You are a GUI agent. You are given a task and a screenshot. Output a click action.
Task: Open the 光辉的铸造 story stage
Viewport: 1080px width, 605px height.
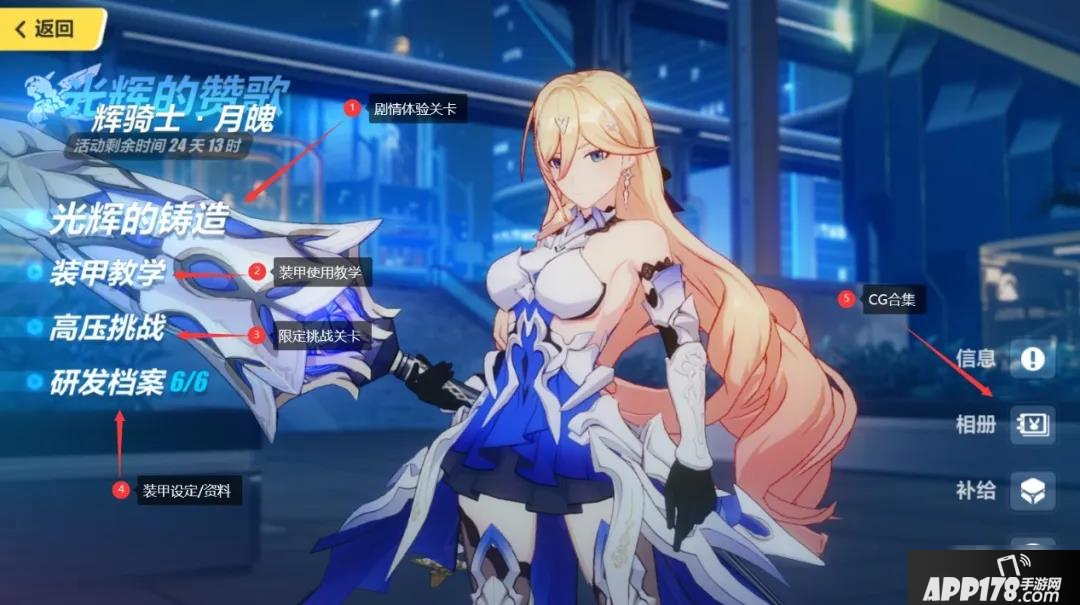(139, 220)
